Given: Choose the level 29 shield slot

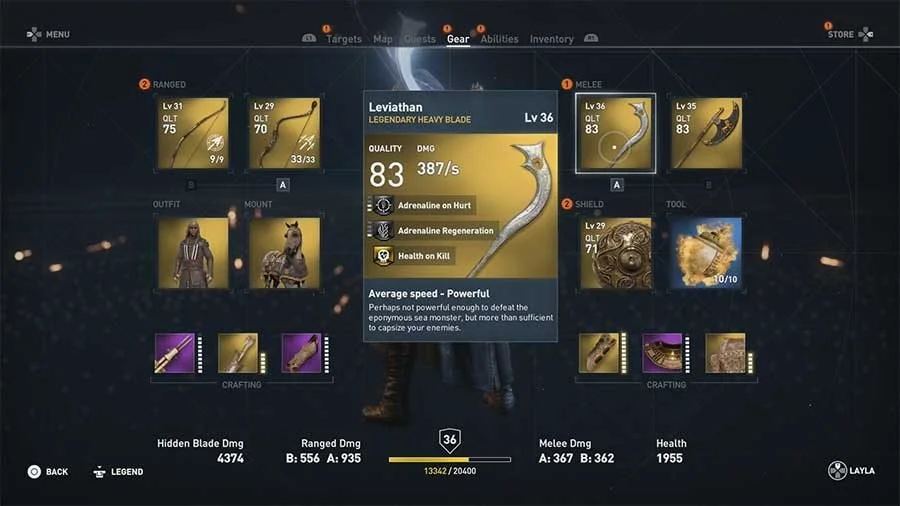Looking at the screenshot, I should (x=615, y=253).
